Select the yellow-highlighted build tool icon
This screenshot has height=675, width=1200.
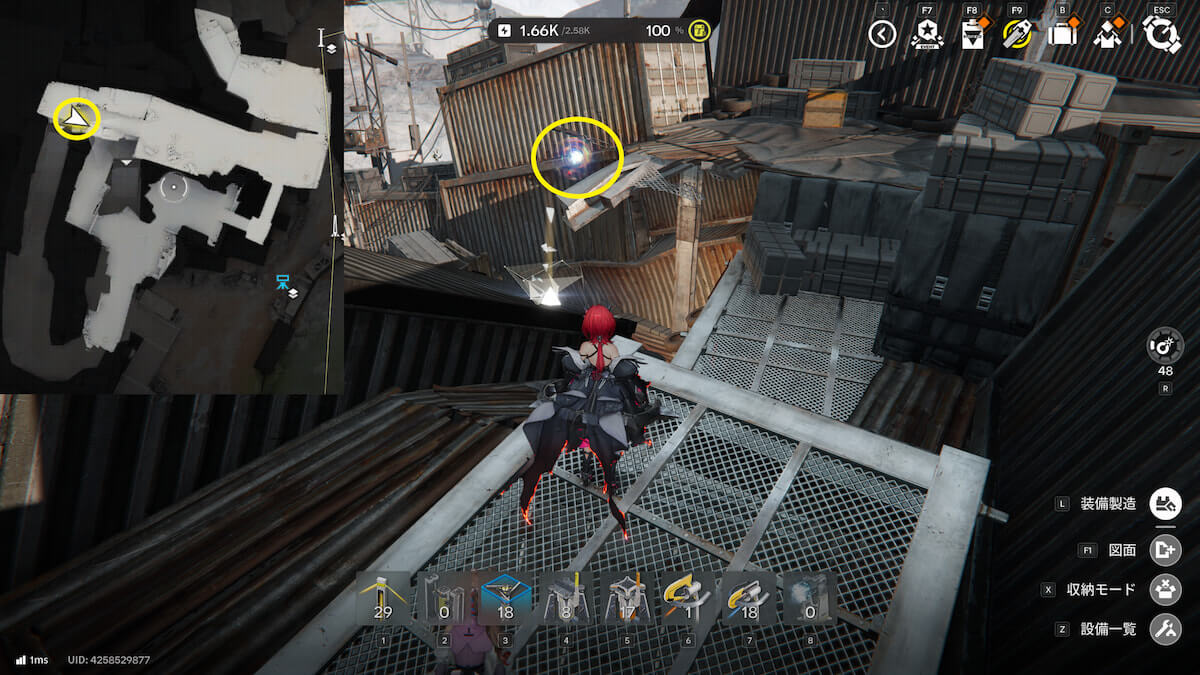pyautogui.click(x=1017, y=35)
